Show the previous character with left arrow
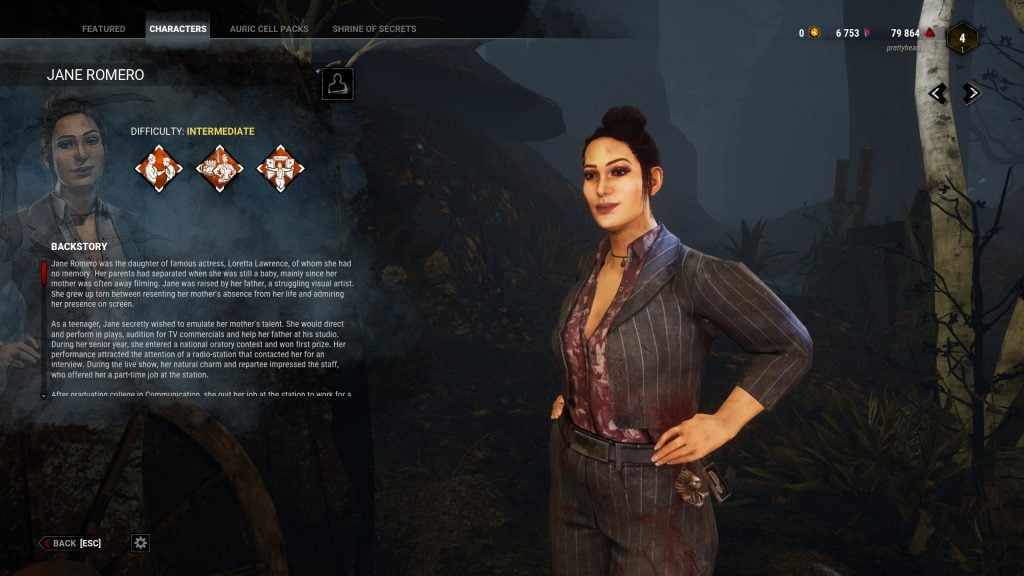This screenshot has width=1024, height=576. point(938,93)
